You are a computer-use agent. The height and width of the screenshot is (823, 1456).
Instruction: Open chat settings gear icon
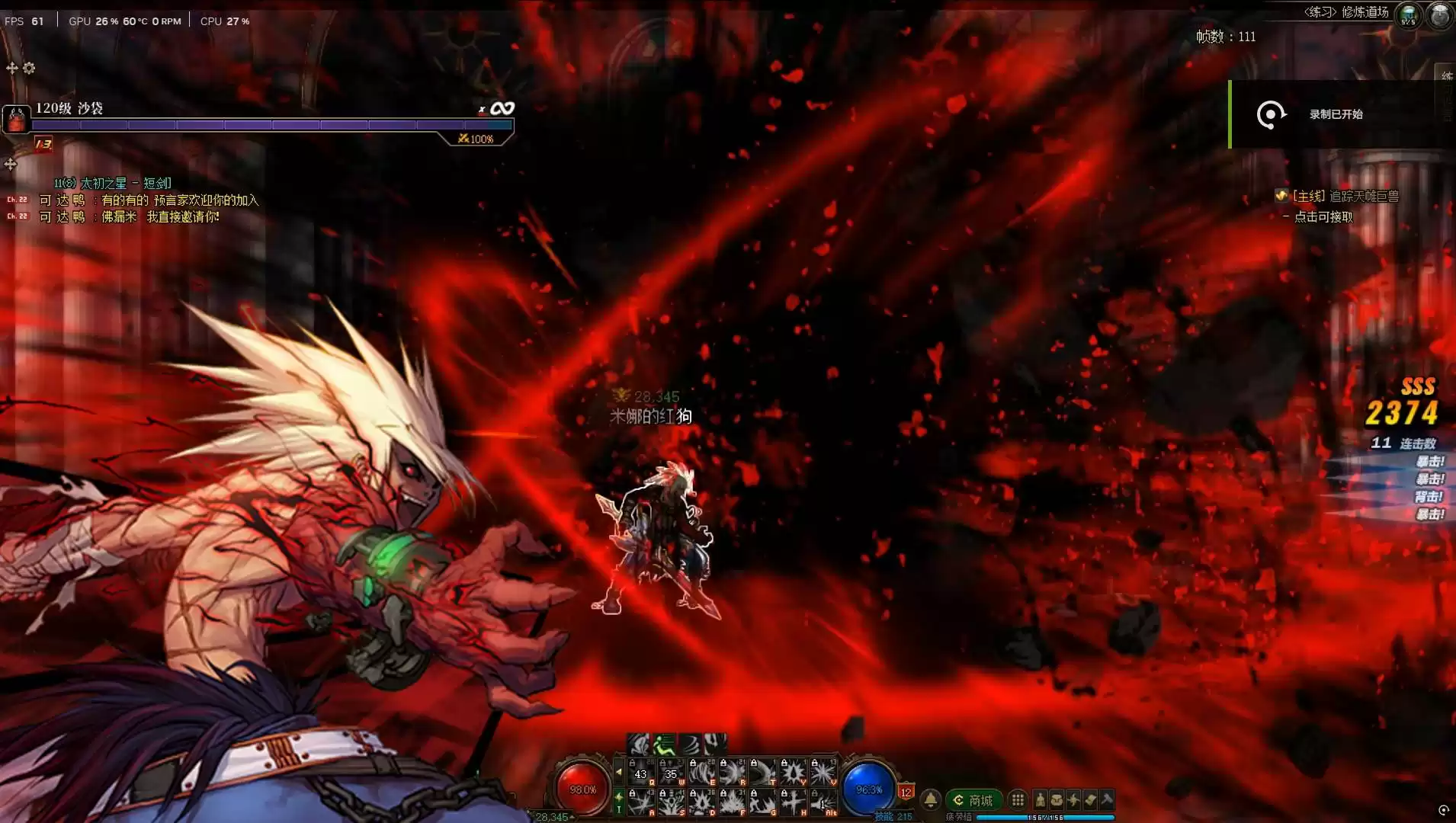coord(29,68)
